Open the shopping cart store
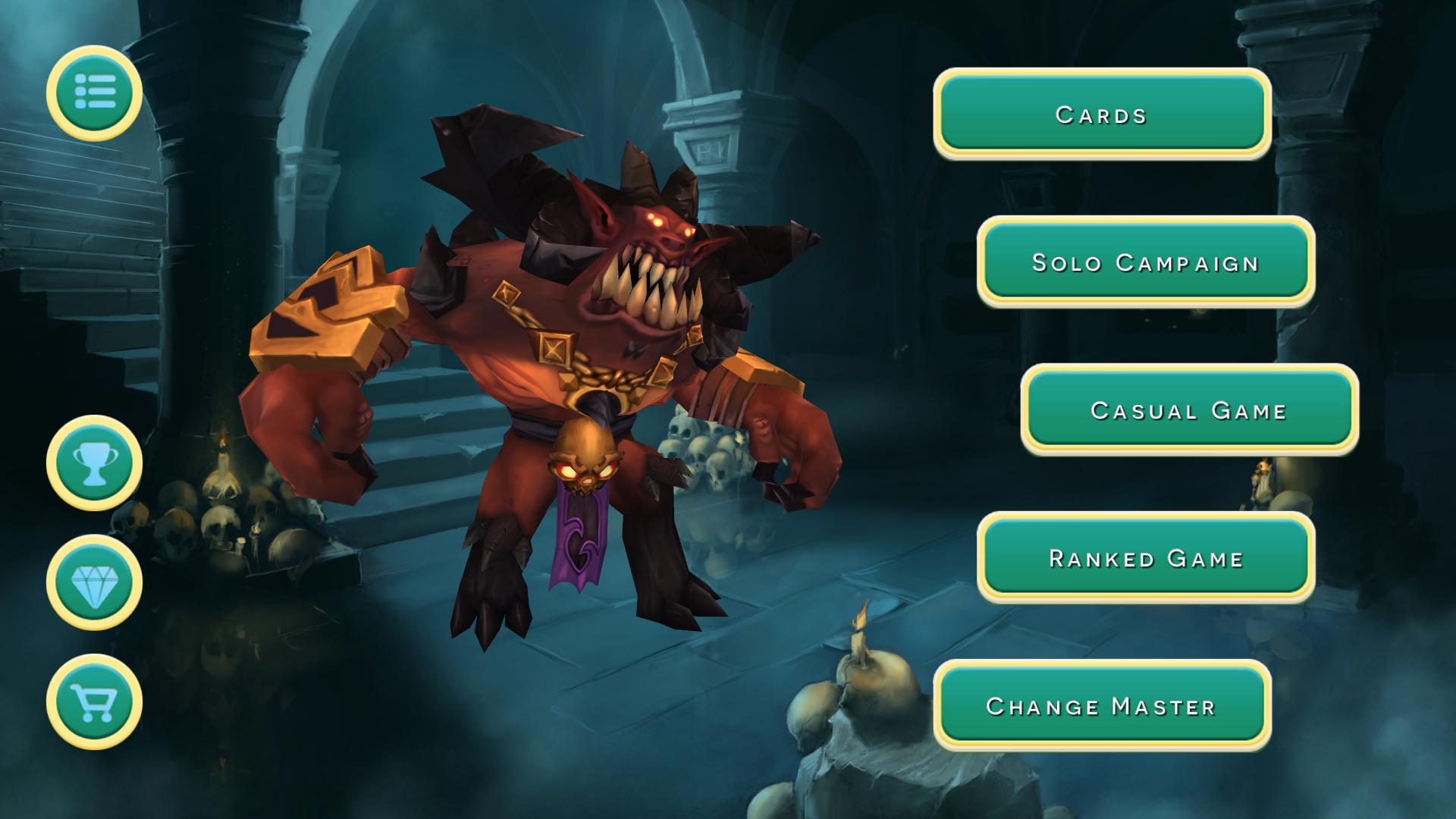The width and height of the screenshot is (1456, 819). [x=94, y=701]
